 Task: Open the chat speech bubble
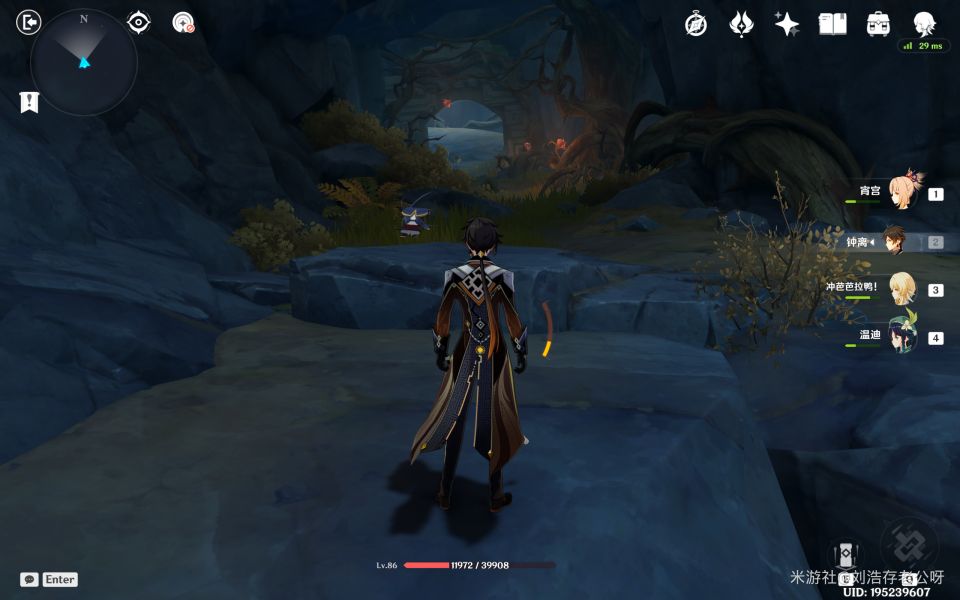(29, 579)
